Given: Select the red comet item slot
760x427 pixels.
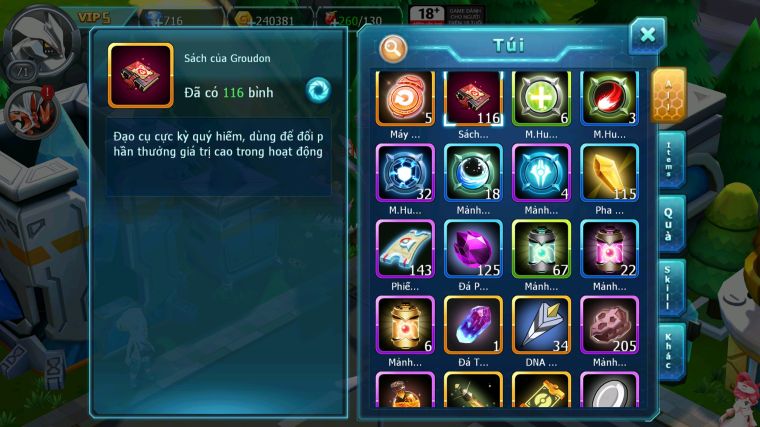Looking at the screenshot, I should (609, 97).
